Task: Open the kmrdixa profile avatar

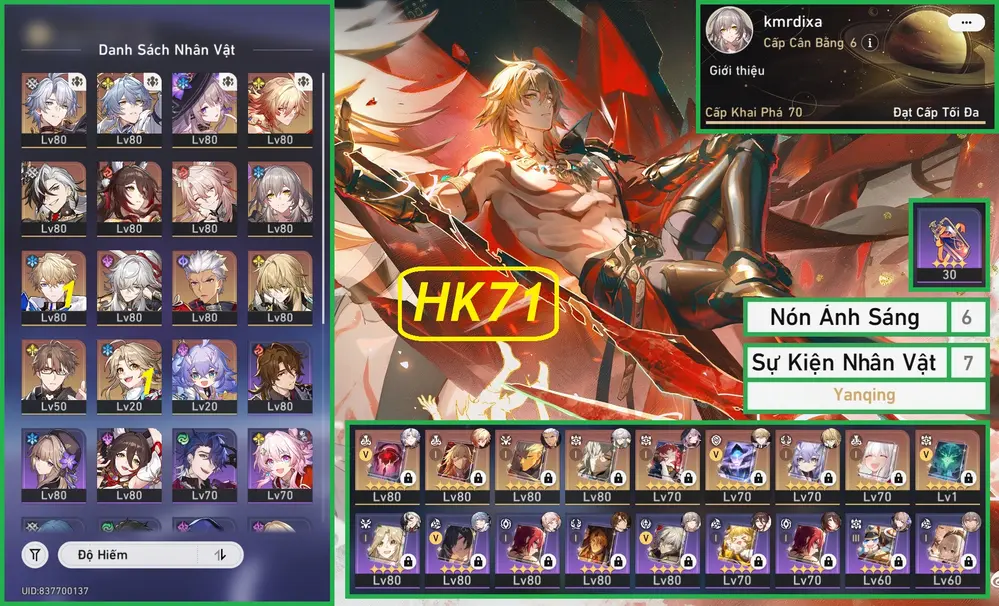Action: (x=731, y=34)
